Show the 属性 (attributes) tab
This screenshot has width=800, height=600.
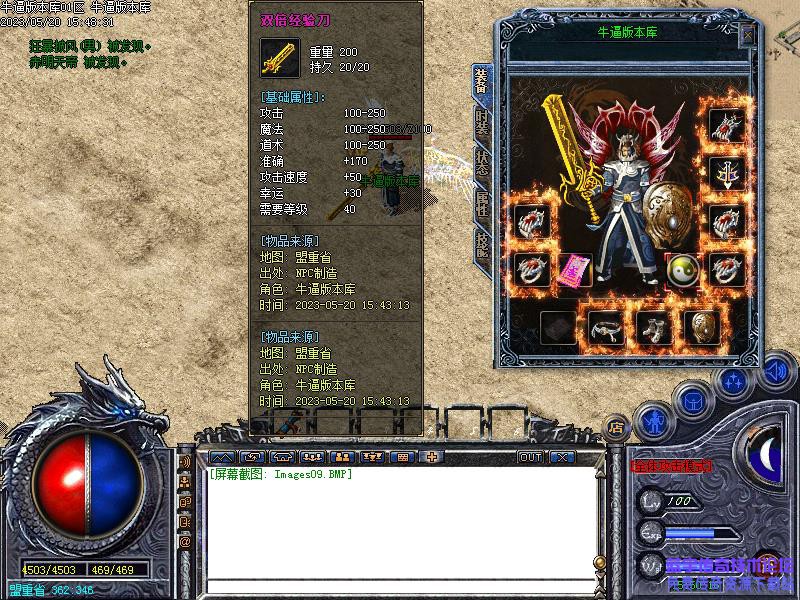(x=482, y=203)
